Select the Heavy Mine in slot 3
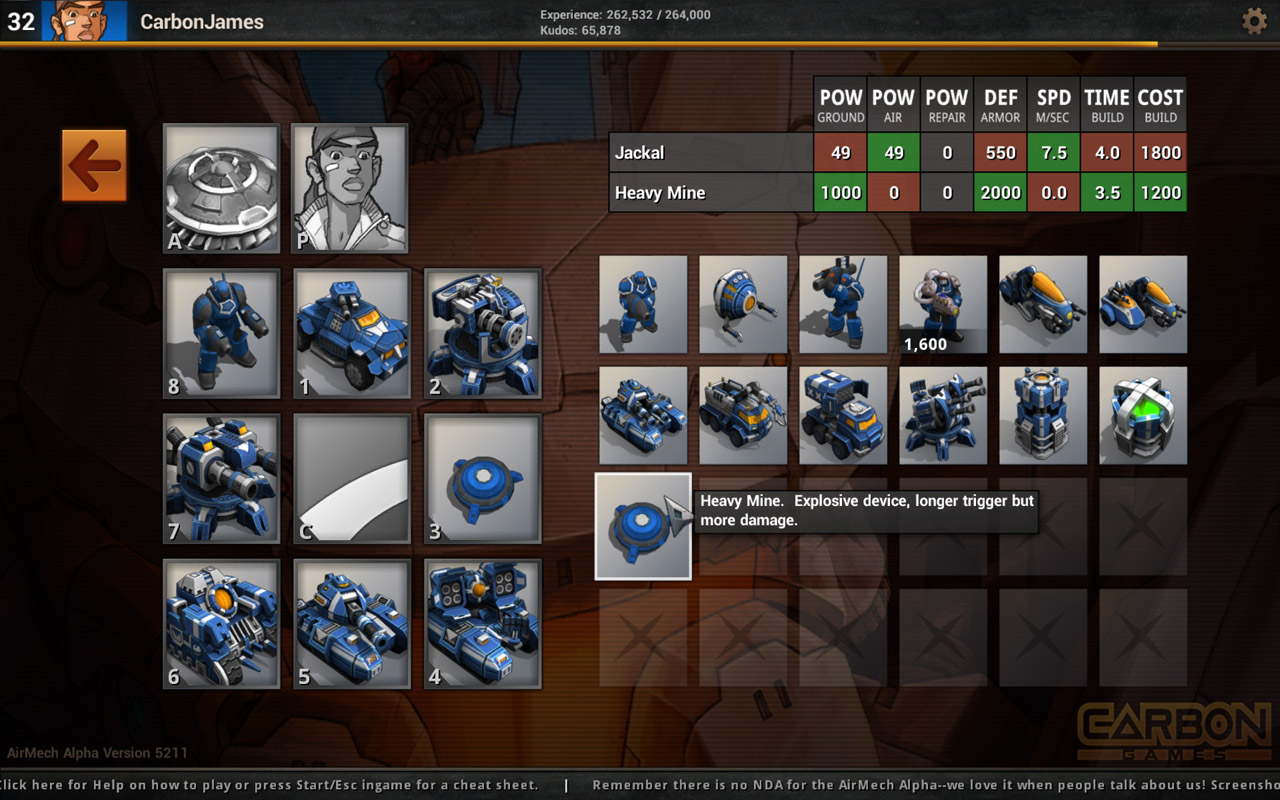Screen dimensions: 1280x800 (x=483, y=478)
